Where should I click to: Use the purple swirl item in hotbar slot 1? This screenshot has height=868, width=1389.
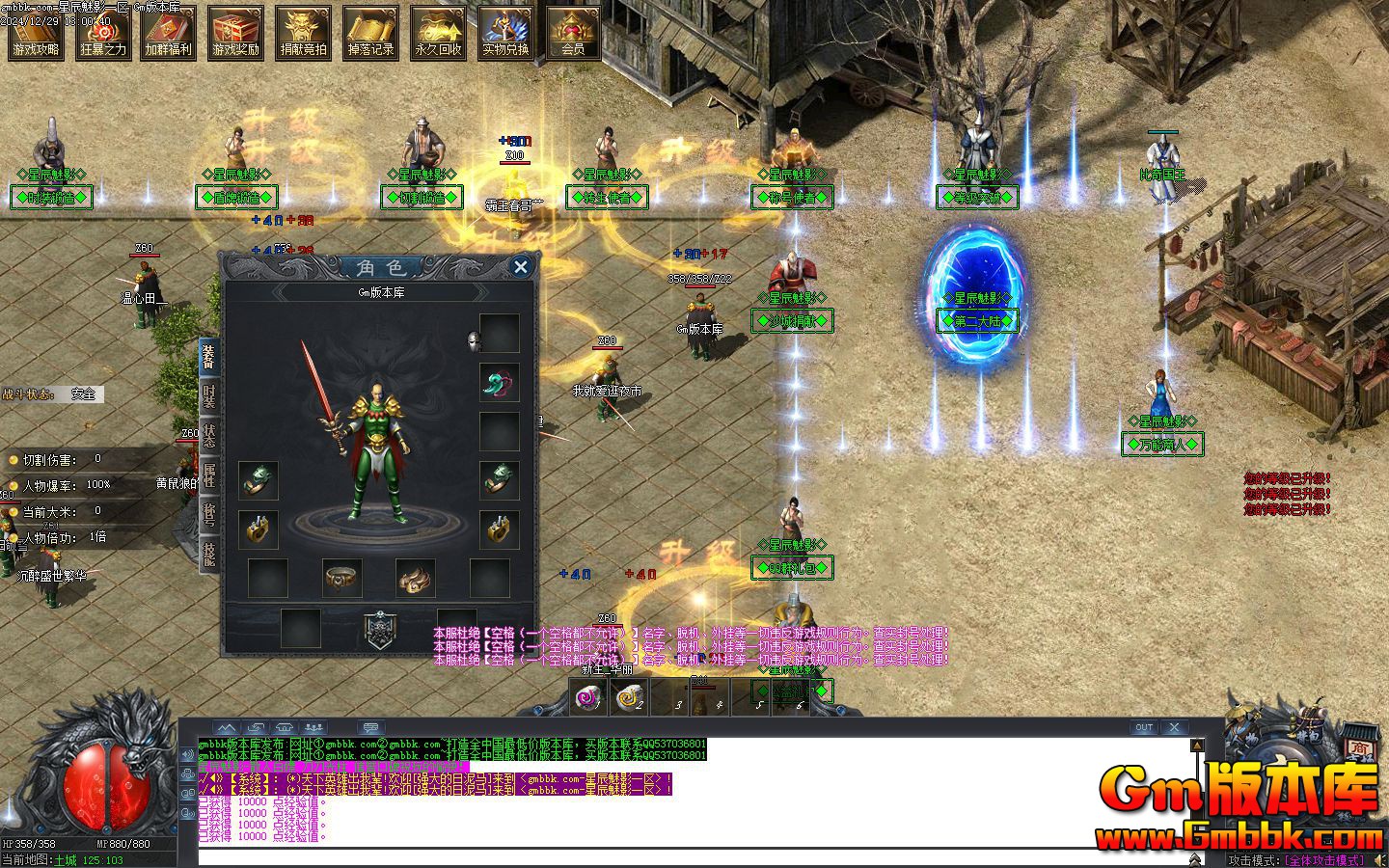pyautogui.click(x=588, y=696)
